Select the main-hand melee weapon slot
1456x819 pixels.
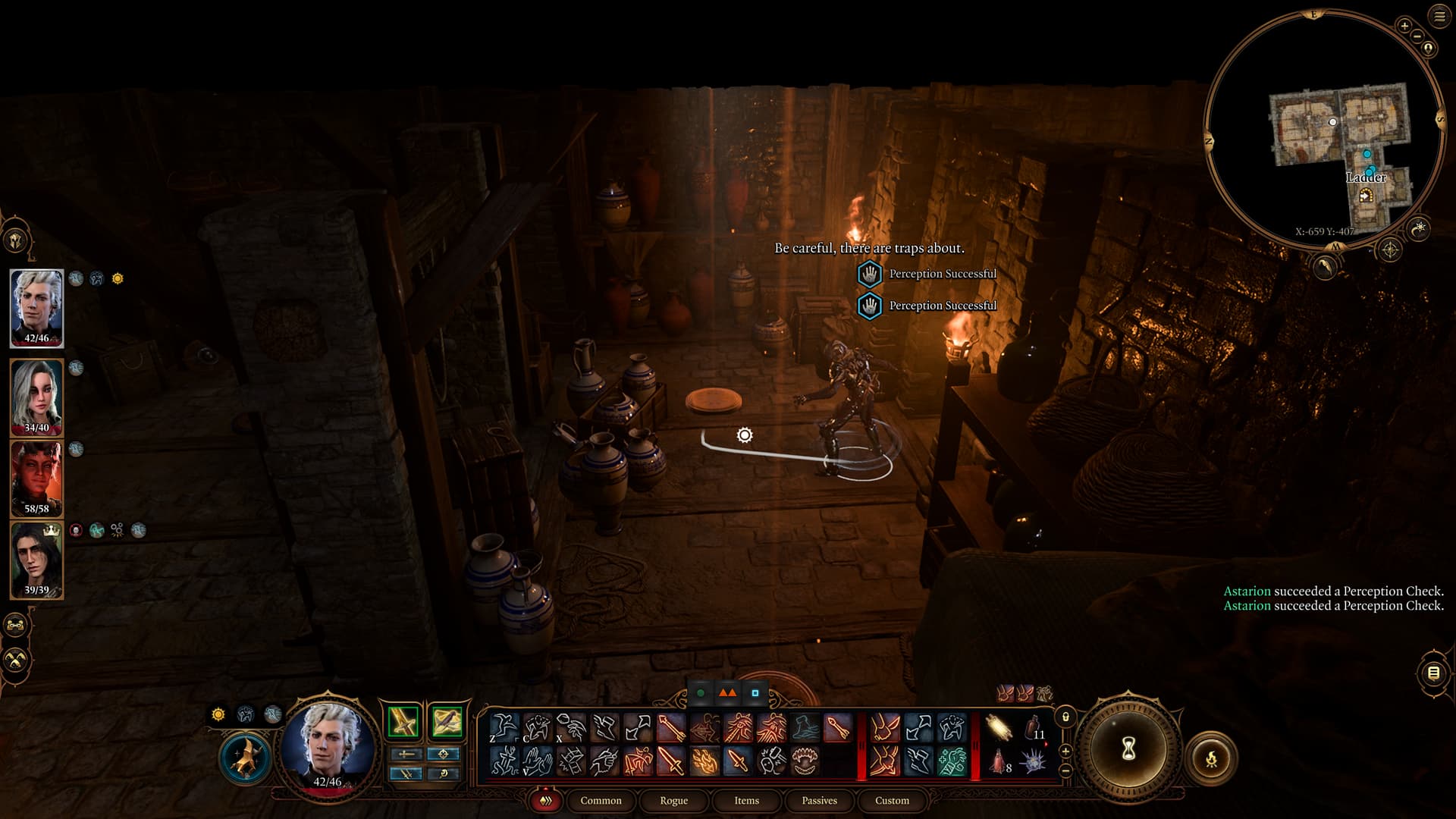(403, 721)
